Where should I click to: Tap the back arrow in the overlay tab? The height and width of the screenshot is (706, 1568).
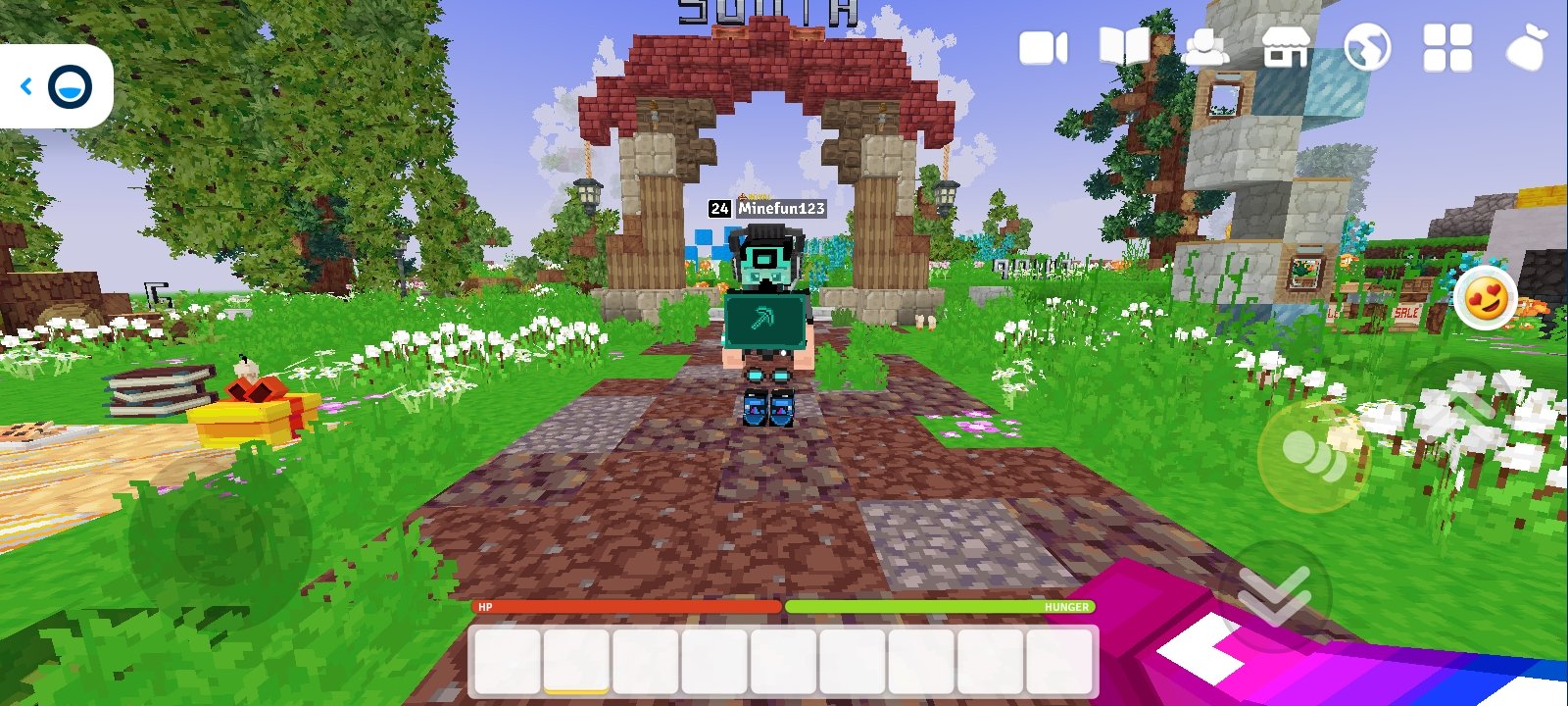(26, 86)
